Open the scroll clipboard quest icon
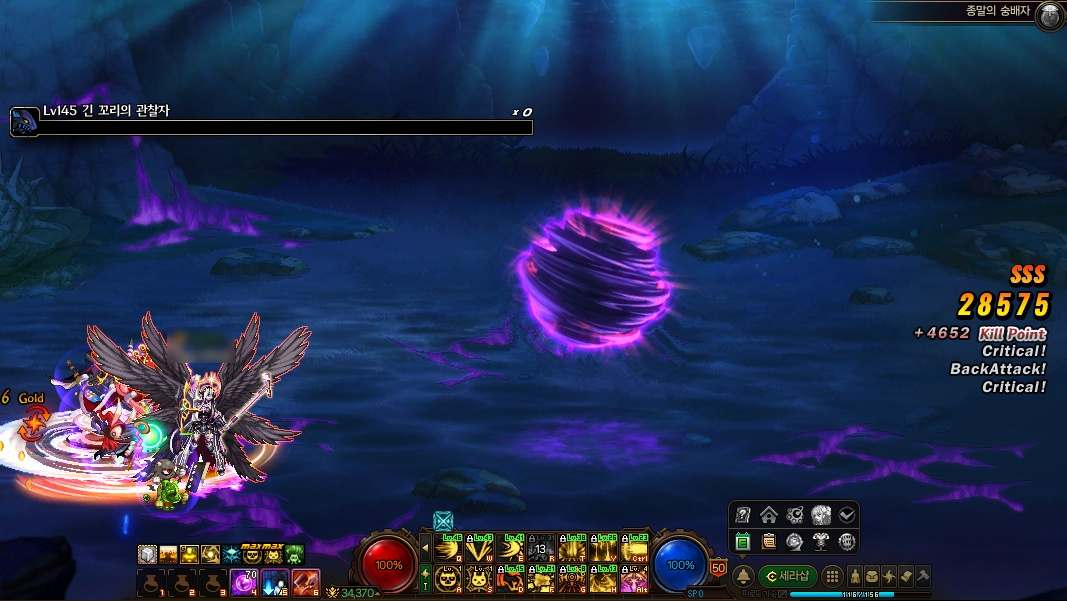1067x601 pixels. [768, 541]
